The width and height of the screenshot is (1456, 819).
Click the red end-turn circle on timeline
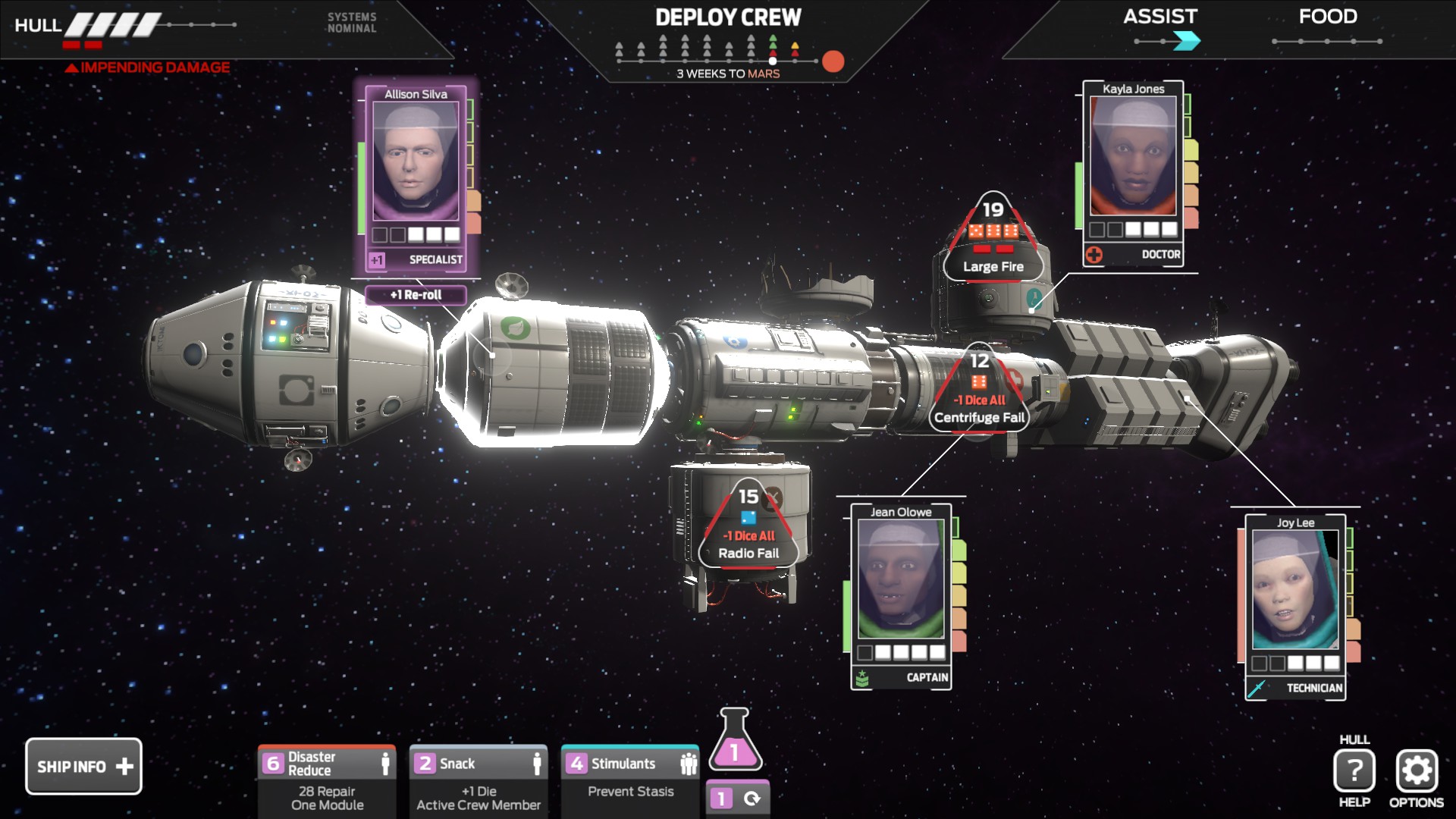[833, 61]
